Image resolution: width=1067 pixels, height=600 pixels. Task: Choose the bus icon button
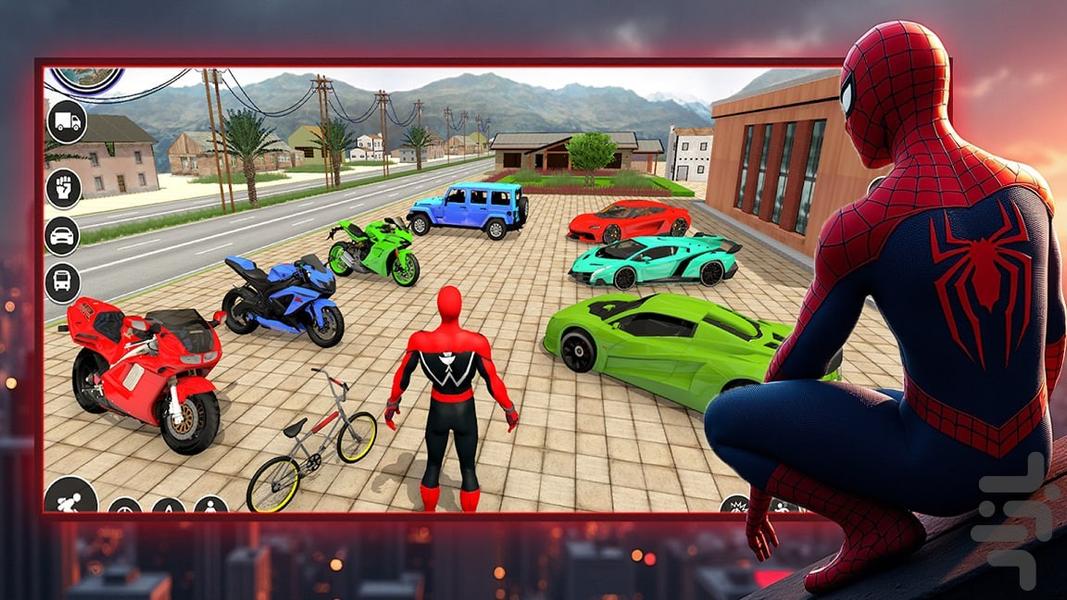pyautogui.click(x=63, y=283)
